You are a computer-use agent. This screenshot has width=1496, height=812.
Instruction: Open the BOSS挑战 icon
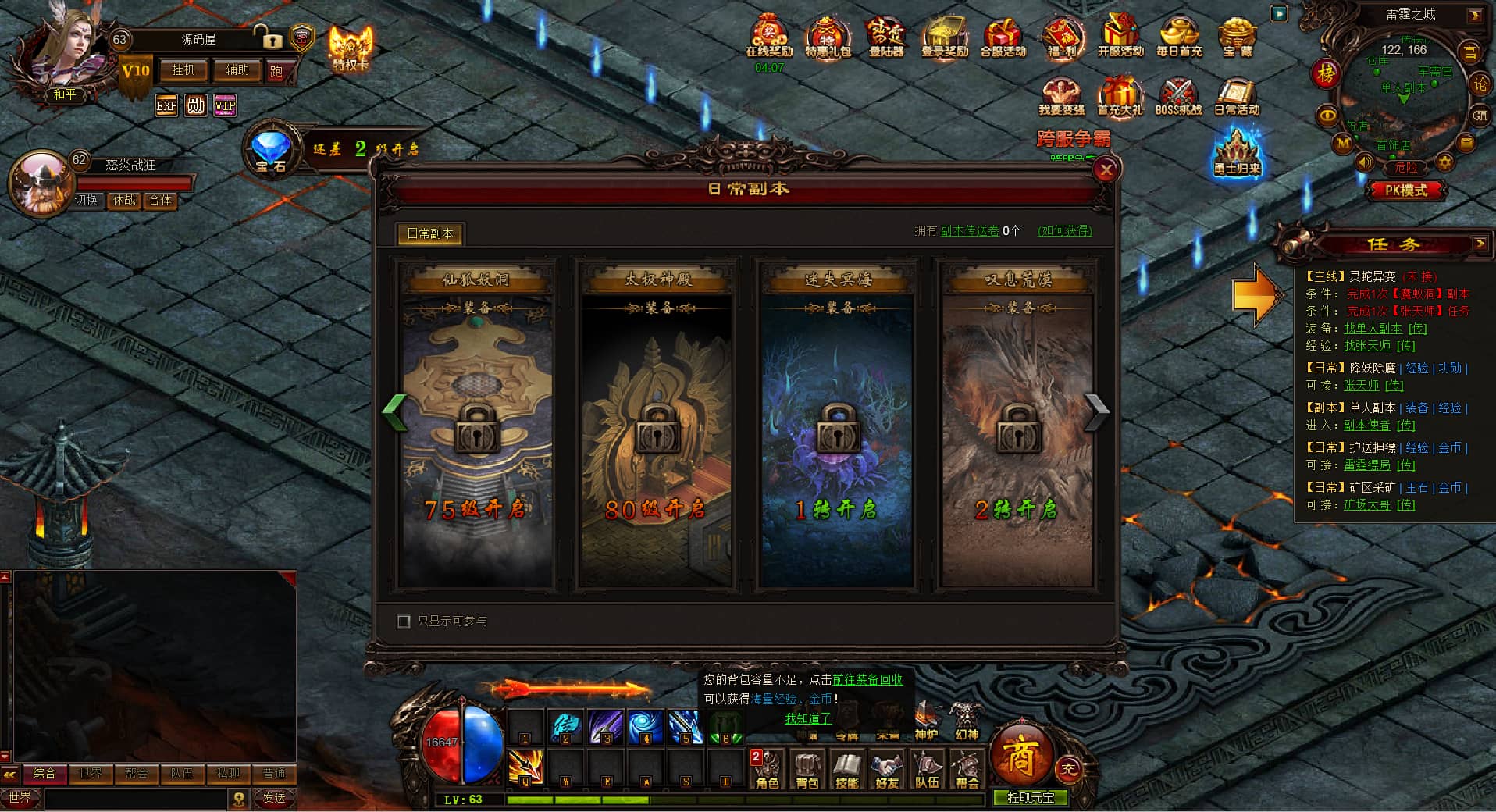[x=1178, y=97]
